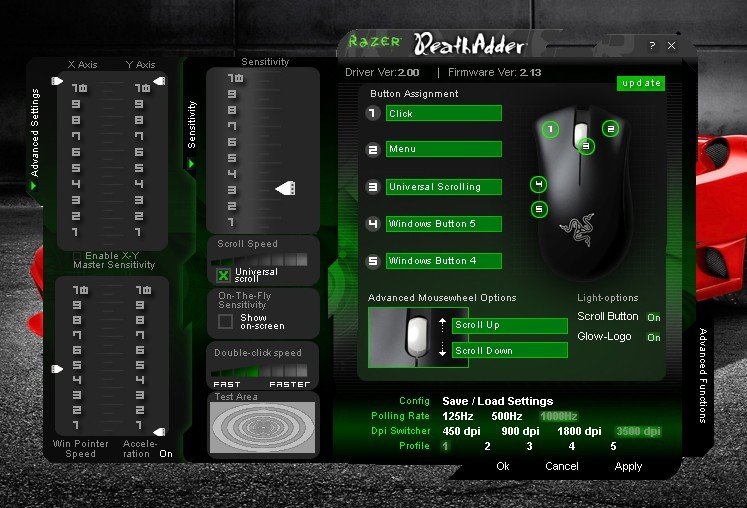The image size is (747, 508).
Task: Open the Advanced Functions side tab
Action: click(703, 375)
